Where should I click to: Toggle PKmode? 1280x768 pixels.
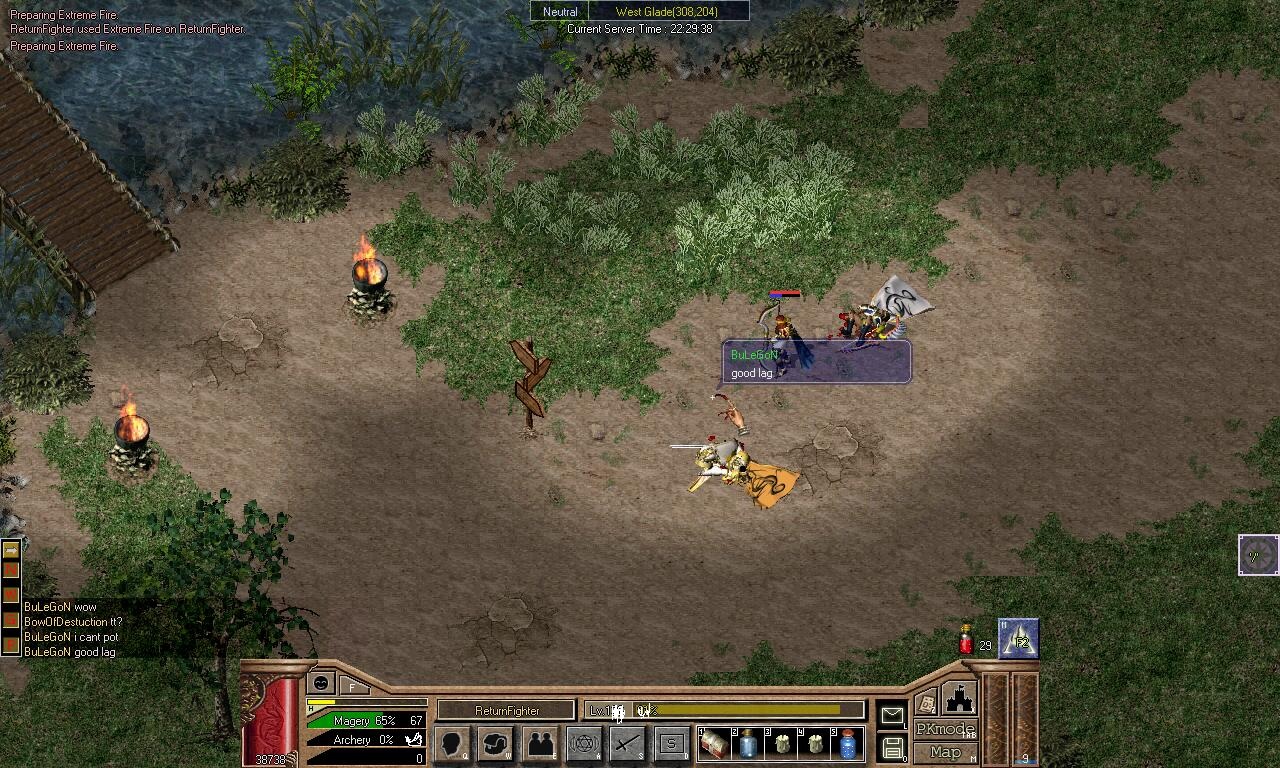tap(945, 729)
